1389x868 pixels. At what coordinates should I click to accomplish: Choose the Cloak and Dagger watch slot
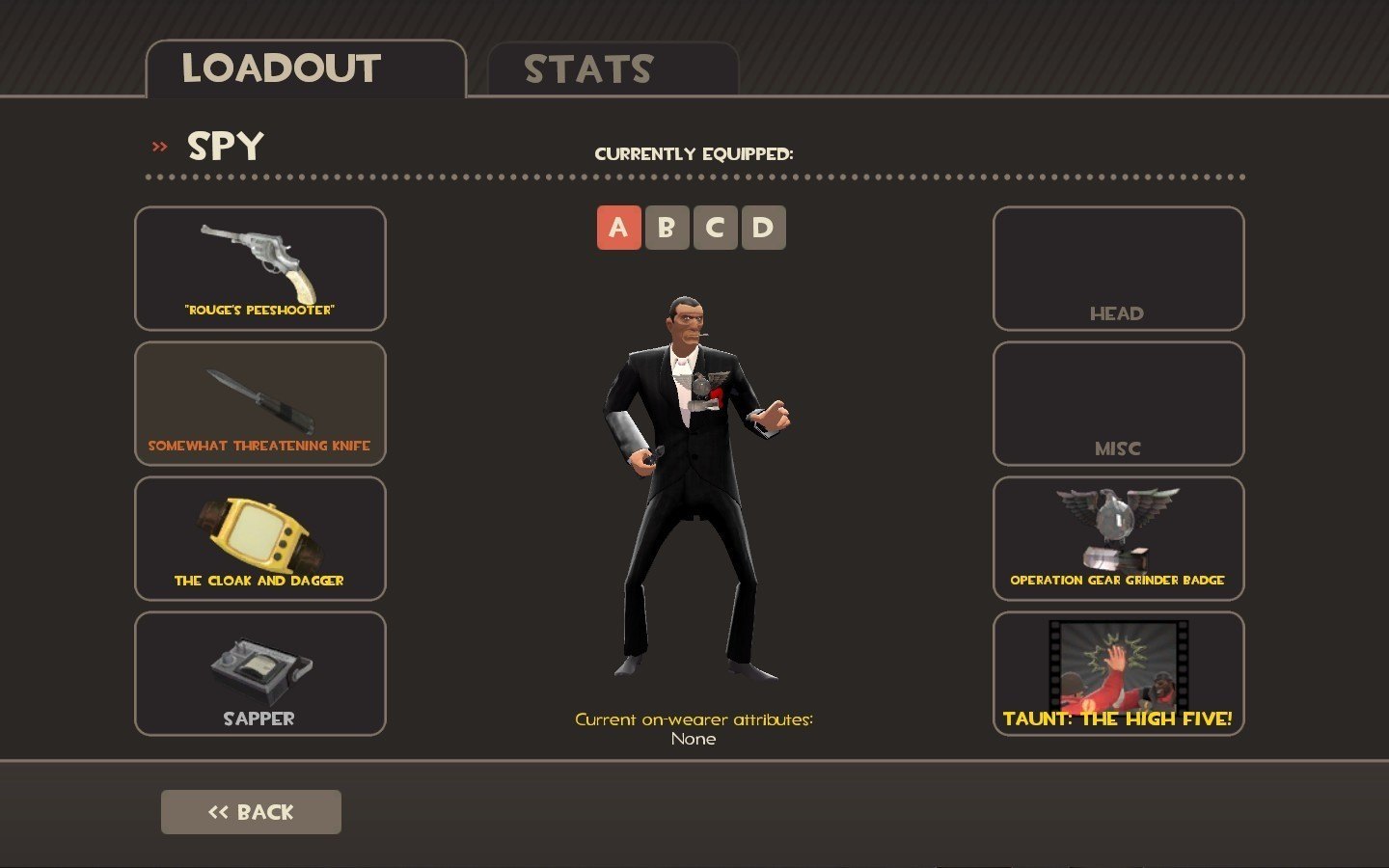coord(260,538)
